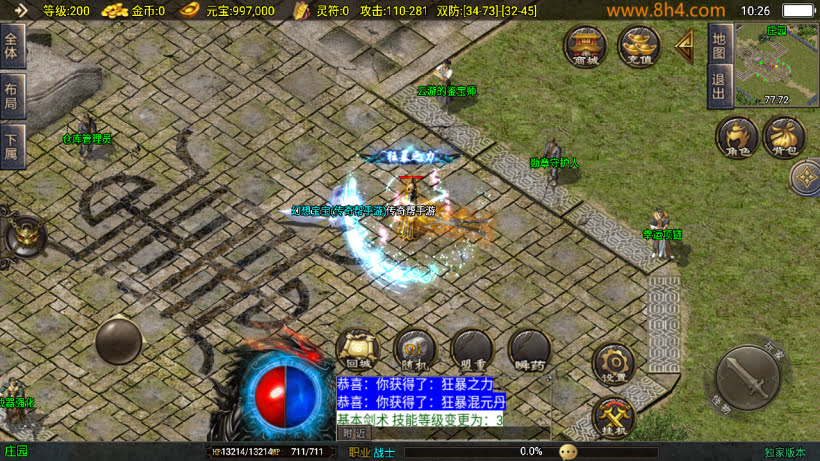Use the 随机 random teleport scroll
820x461 pixels.
coord(413,350)
